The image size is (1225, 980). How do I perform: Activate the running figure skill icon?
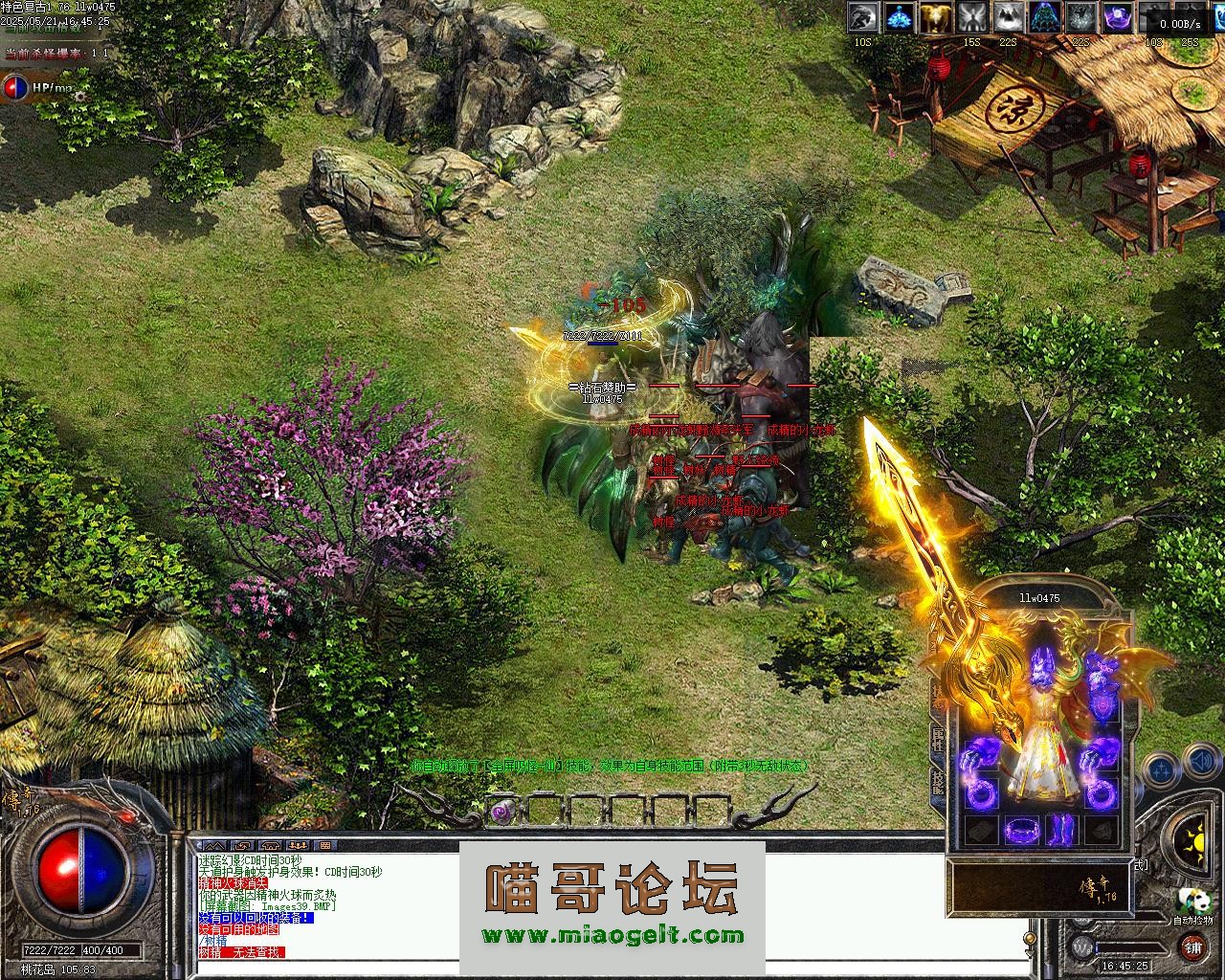pyautogui.click(x=864, y=17)
